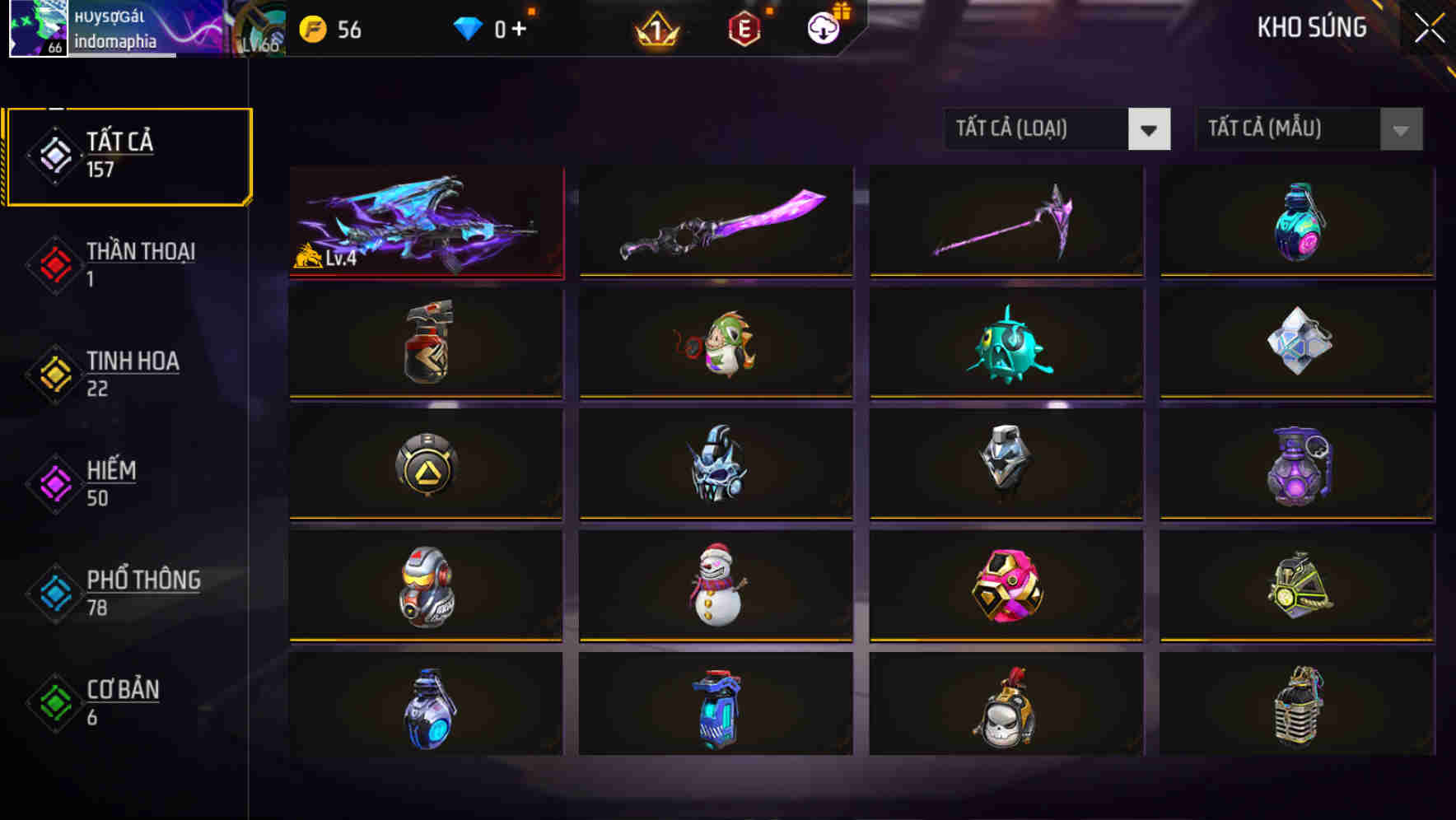Click the diamond top-up icon
The height and width of the screenshot is (820, 1456).
coord(468,29)
